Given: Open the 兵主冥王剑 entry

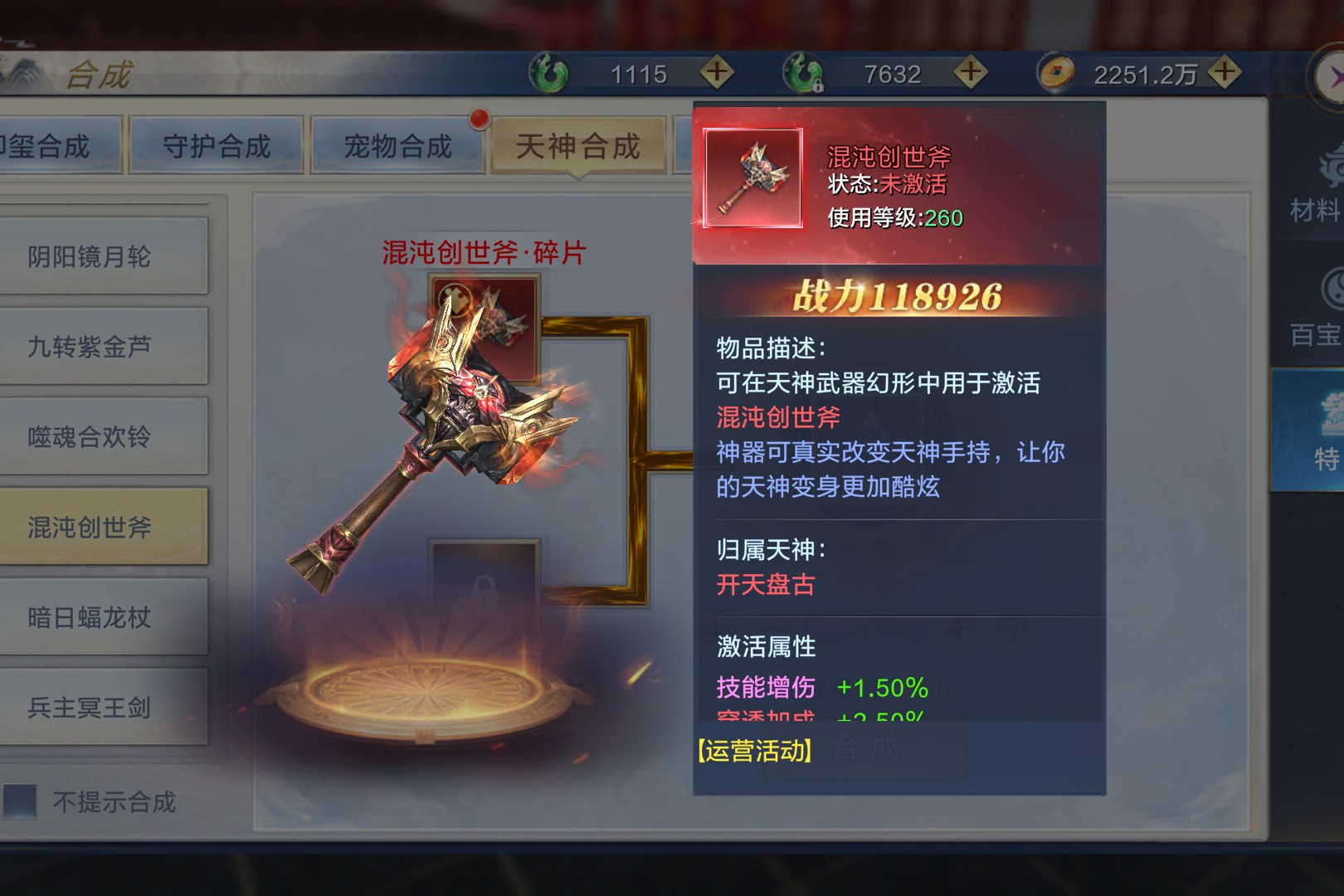Looking at the screenshot, I should [90, 708].
